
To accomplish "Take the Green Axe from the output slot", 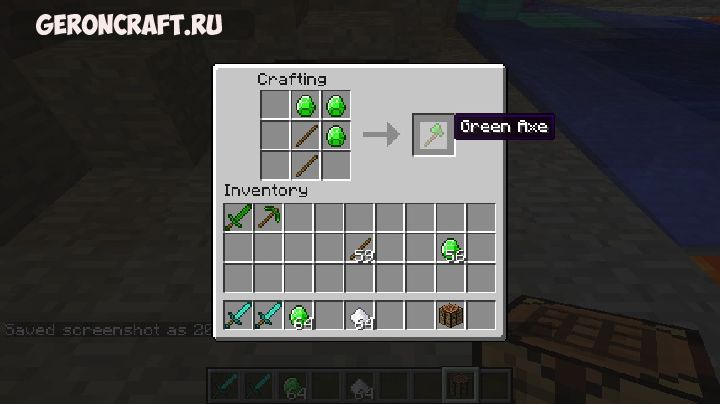I will (x=434, y=134).
